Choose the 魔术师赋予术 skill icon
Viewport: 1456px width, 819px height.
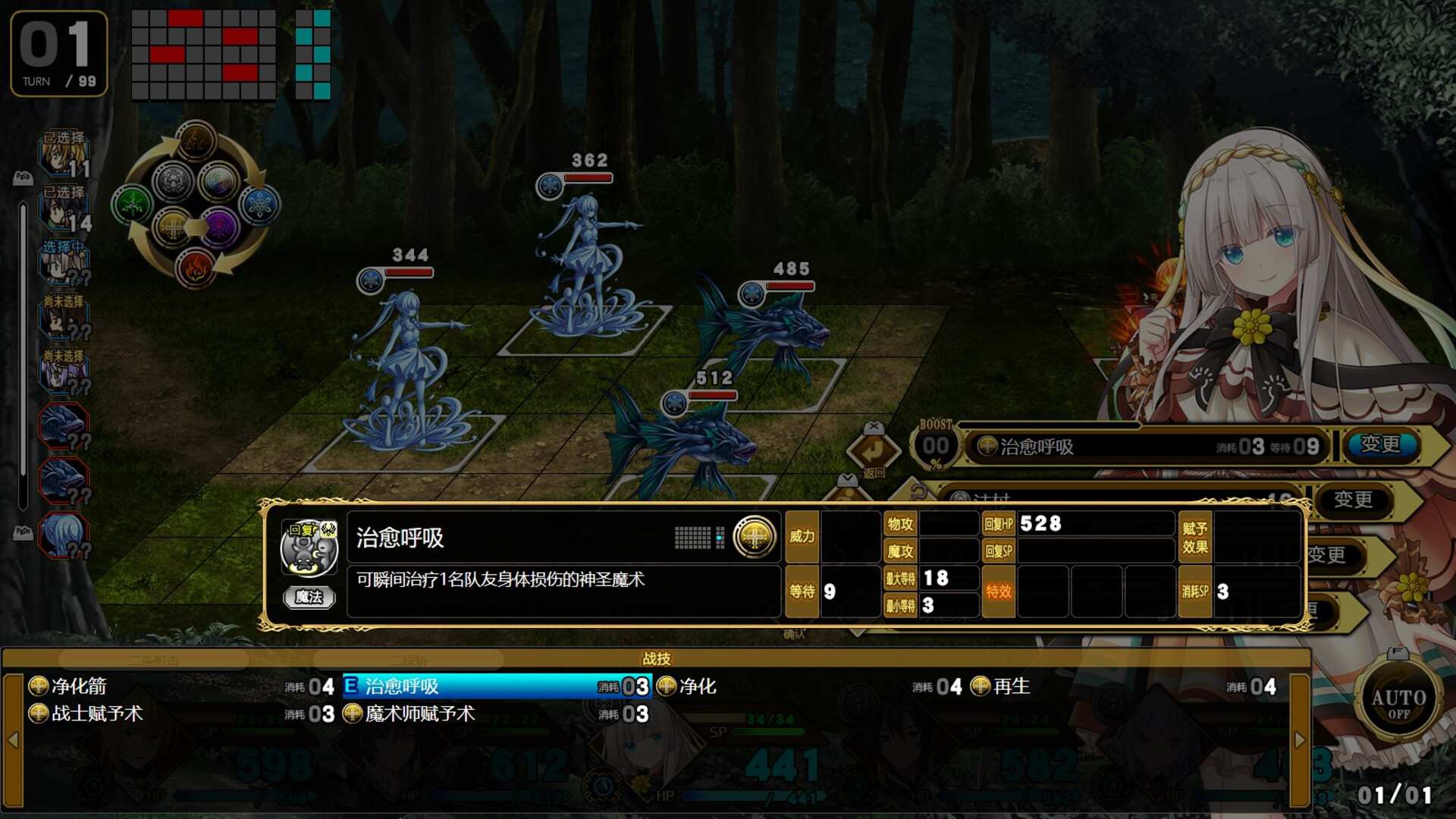(352, 714)
